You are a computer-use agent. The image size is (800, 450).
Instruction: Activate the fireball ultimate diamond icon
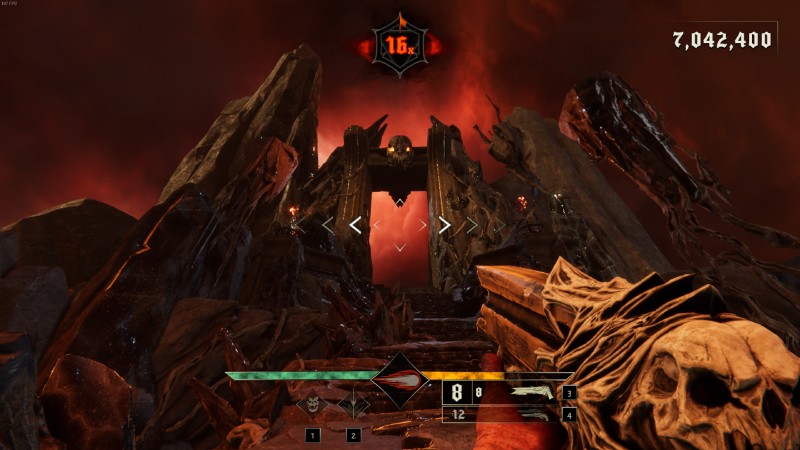399,379
